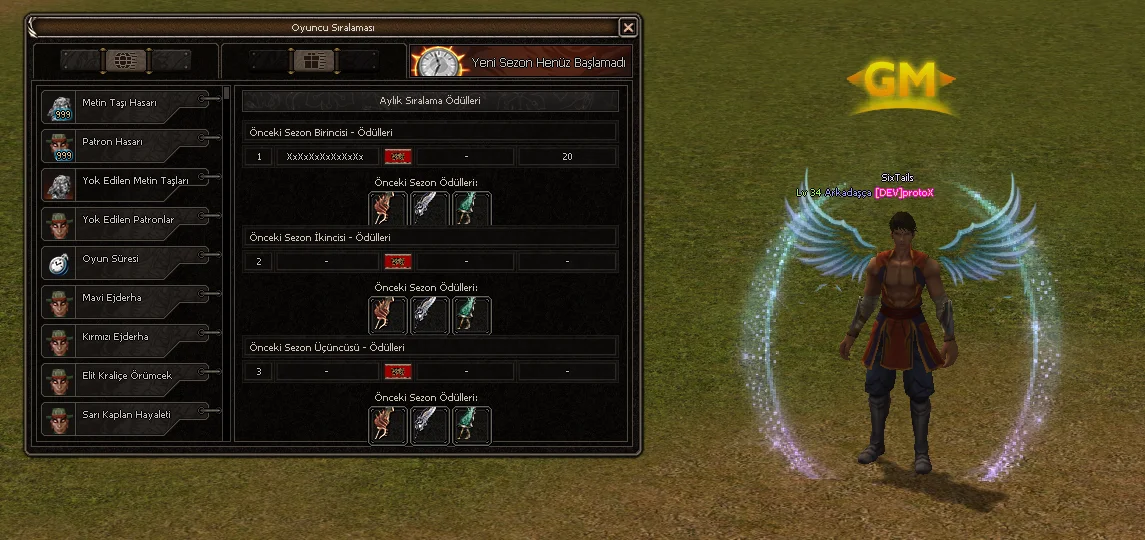
Task: Close the Oyuncu Sıralaması window
Action: pyautogui.click(x=628, y=28)
